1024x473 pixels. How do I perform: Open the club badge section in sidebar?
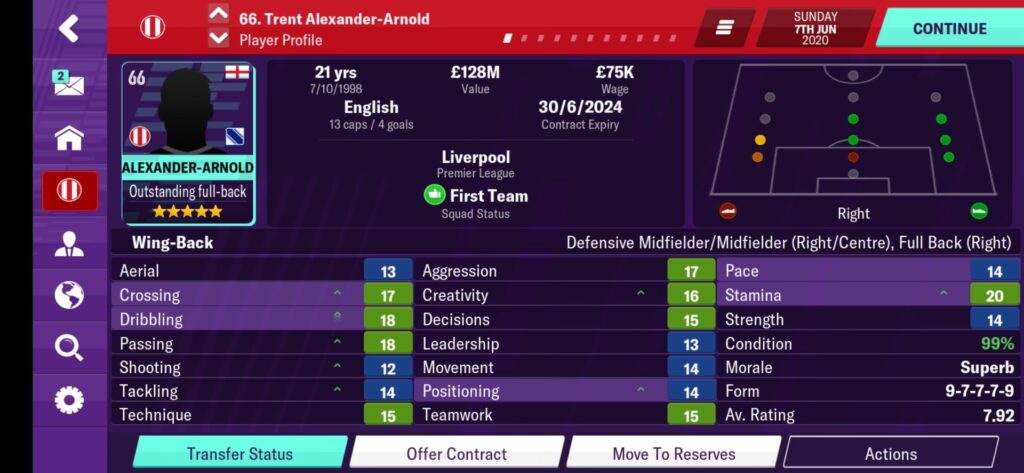pos(68,190)
